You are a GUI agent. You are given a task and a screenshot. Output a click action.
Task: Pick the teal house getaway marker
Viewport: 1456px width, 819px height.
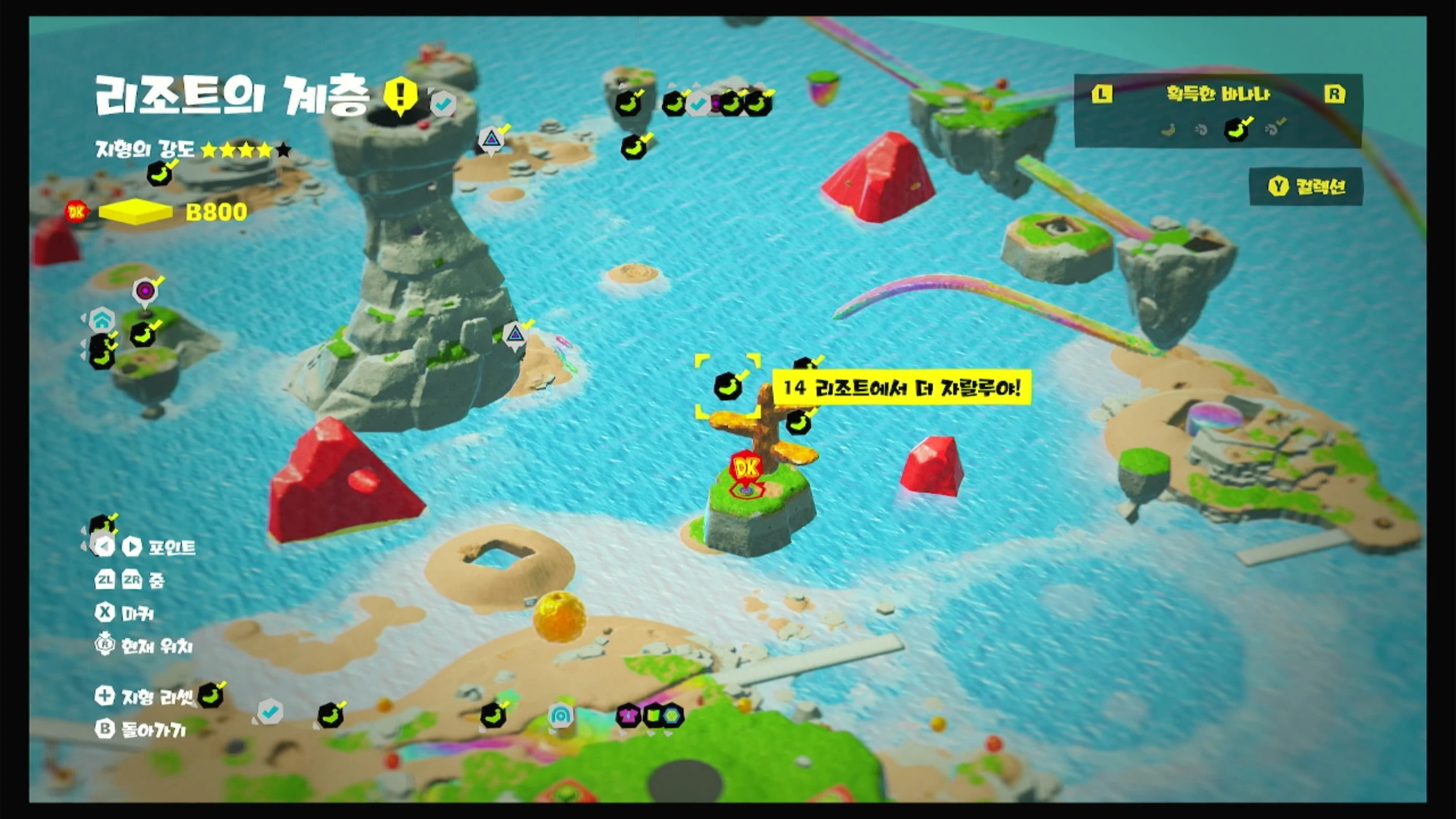(101, 320)
